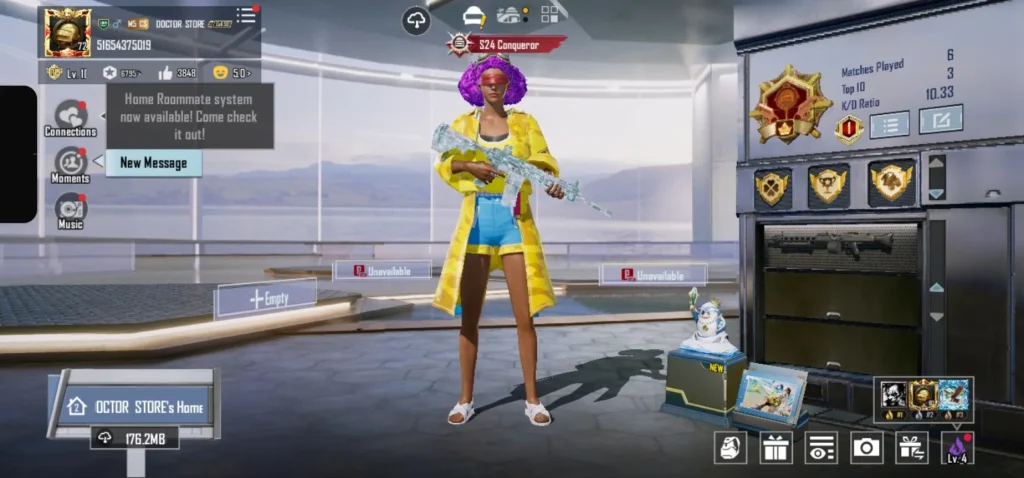Select the clover achievement badge
Viewport: 1024px width, 478px height.
click(x=771, y=186)
